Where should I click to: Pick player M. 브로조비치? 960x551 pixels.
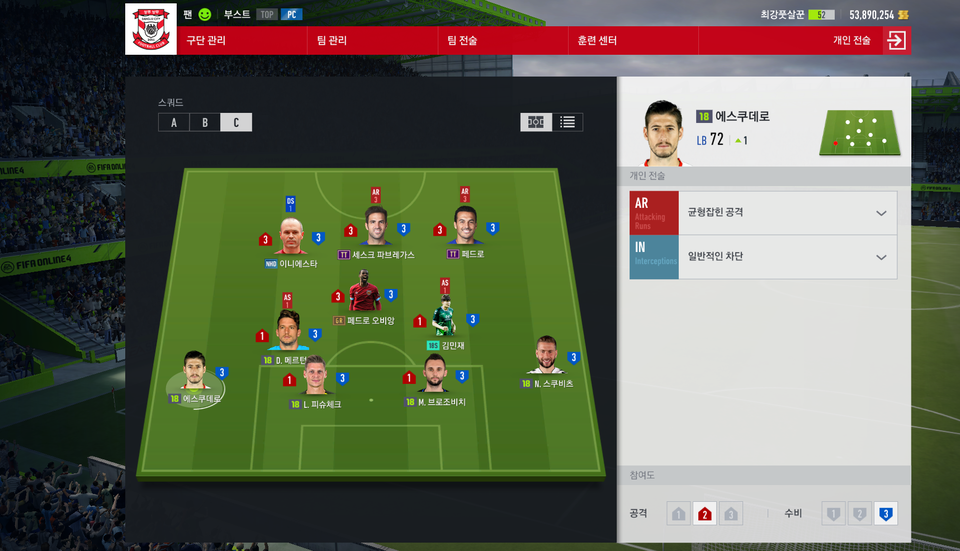[x=435, y=376]
